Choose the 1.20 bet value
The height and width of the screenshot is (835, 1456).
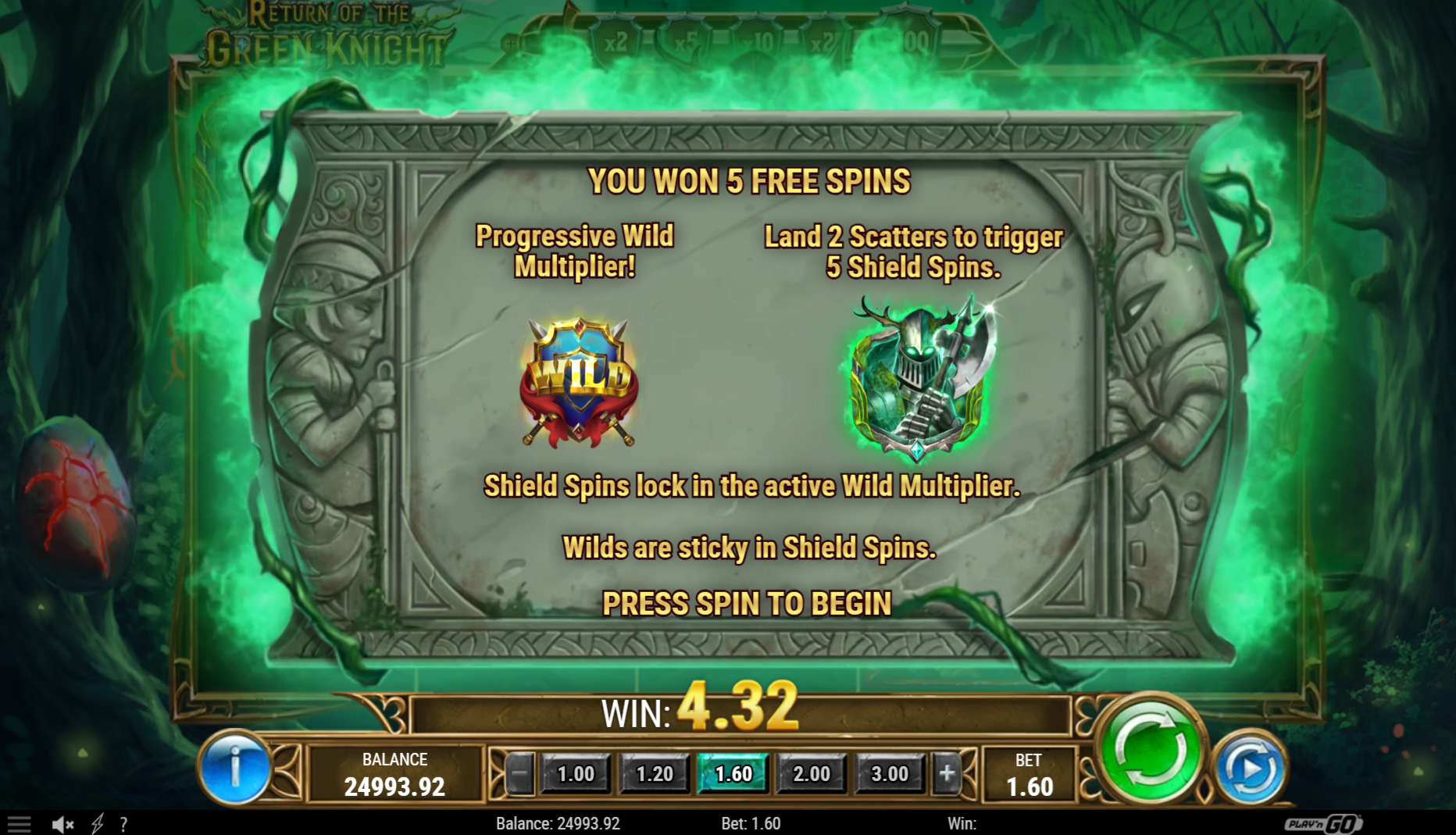pyautogui.click(x=654, y=773)
